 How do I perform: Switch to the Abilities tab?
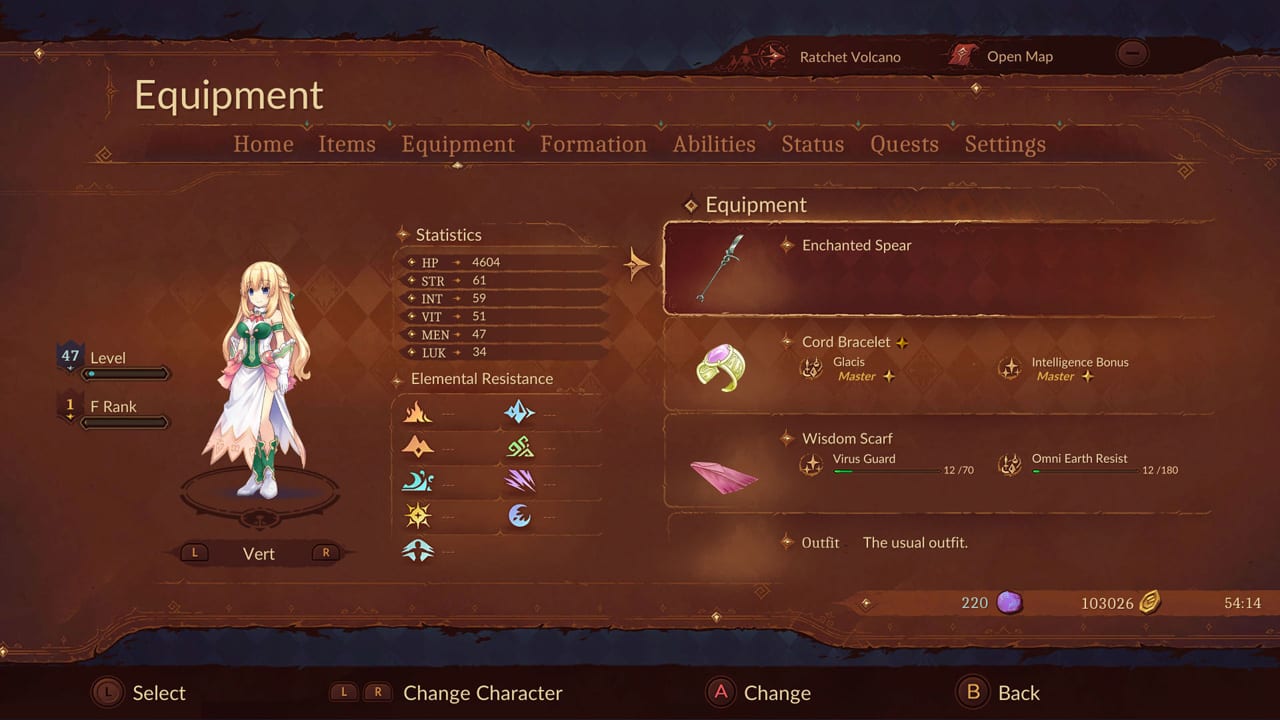pos(714,144)
